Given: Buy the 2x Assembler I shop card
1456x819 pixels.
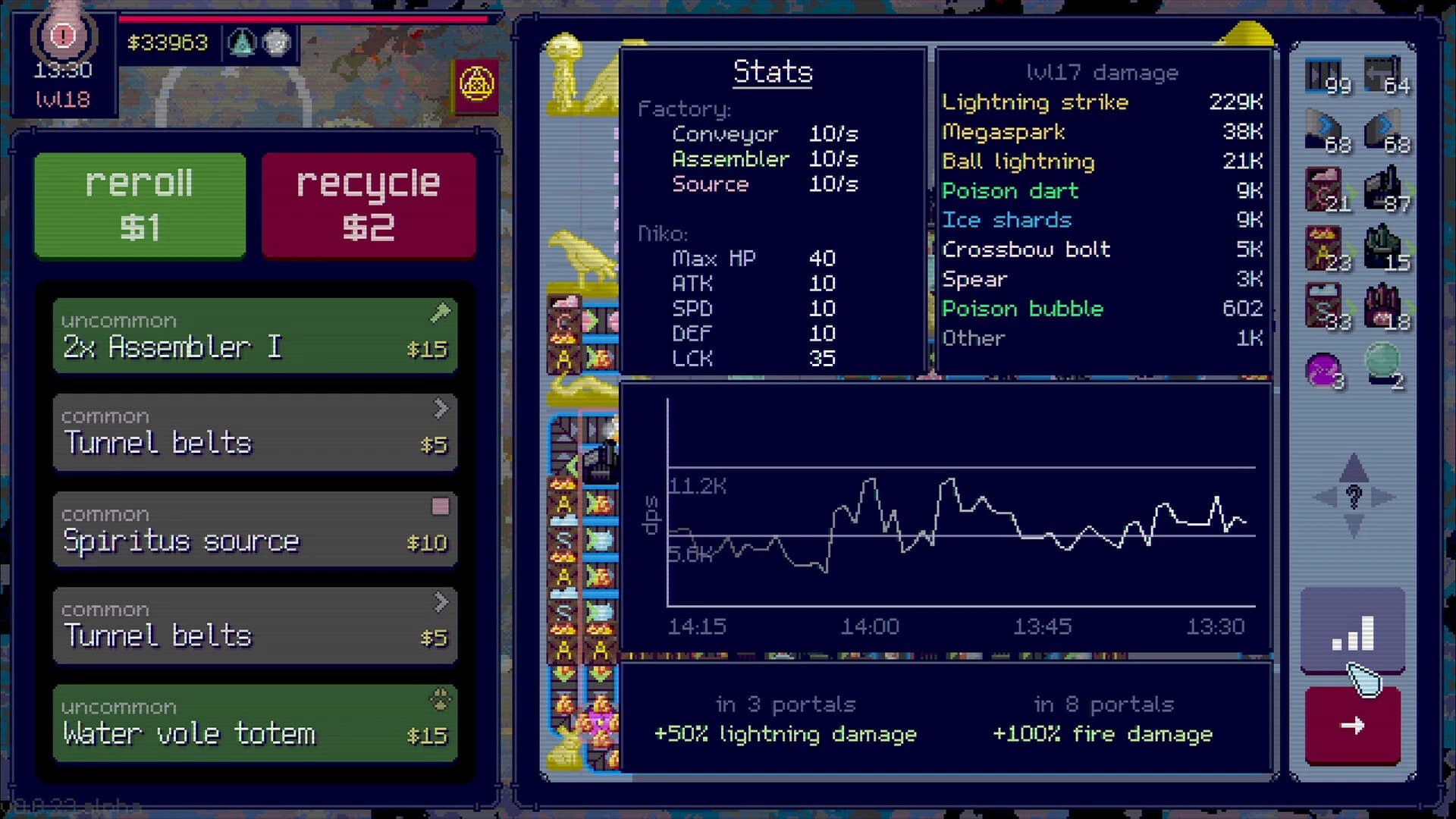Looking at the screenshot, I should point(254,336).
